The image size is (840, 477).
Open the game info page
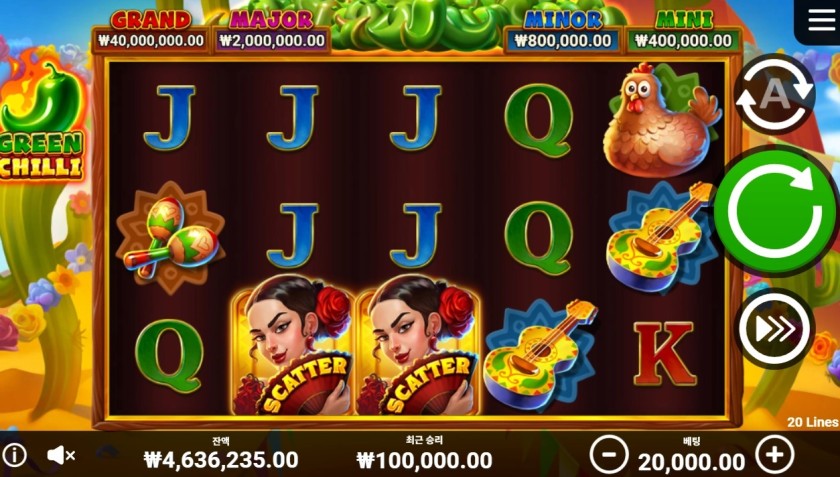pyautogui.click(x=14, y=456)
